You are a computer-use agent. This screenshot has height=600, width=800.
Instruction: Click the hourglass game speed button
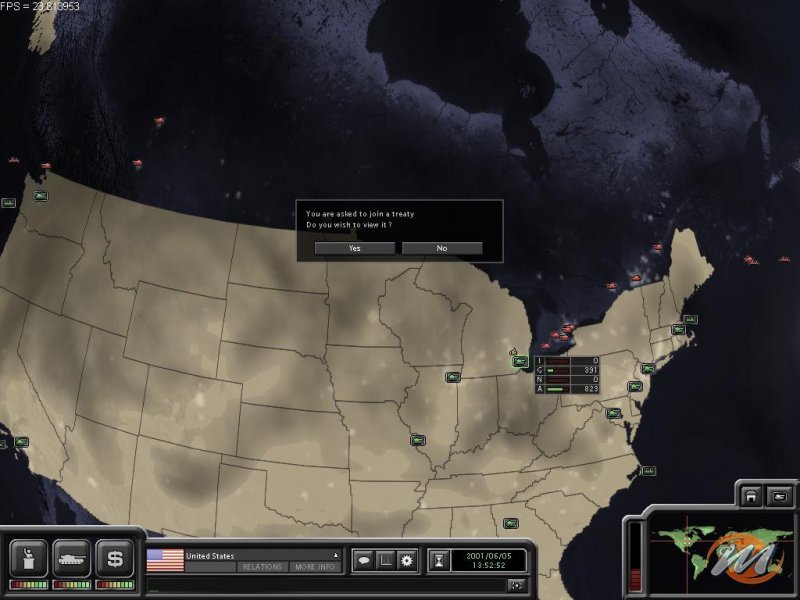tap(439, 561)
